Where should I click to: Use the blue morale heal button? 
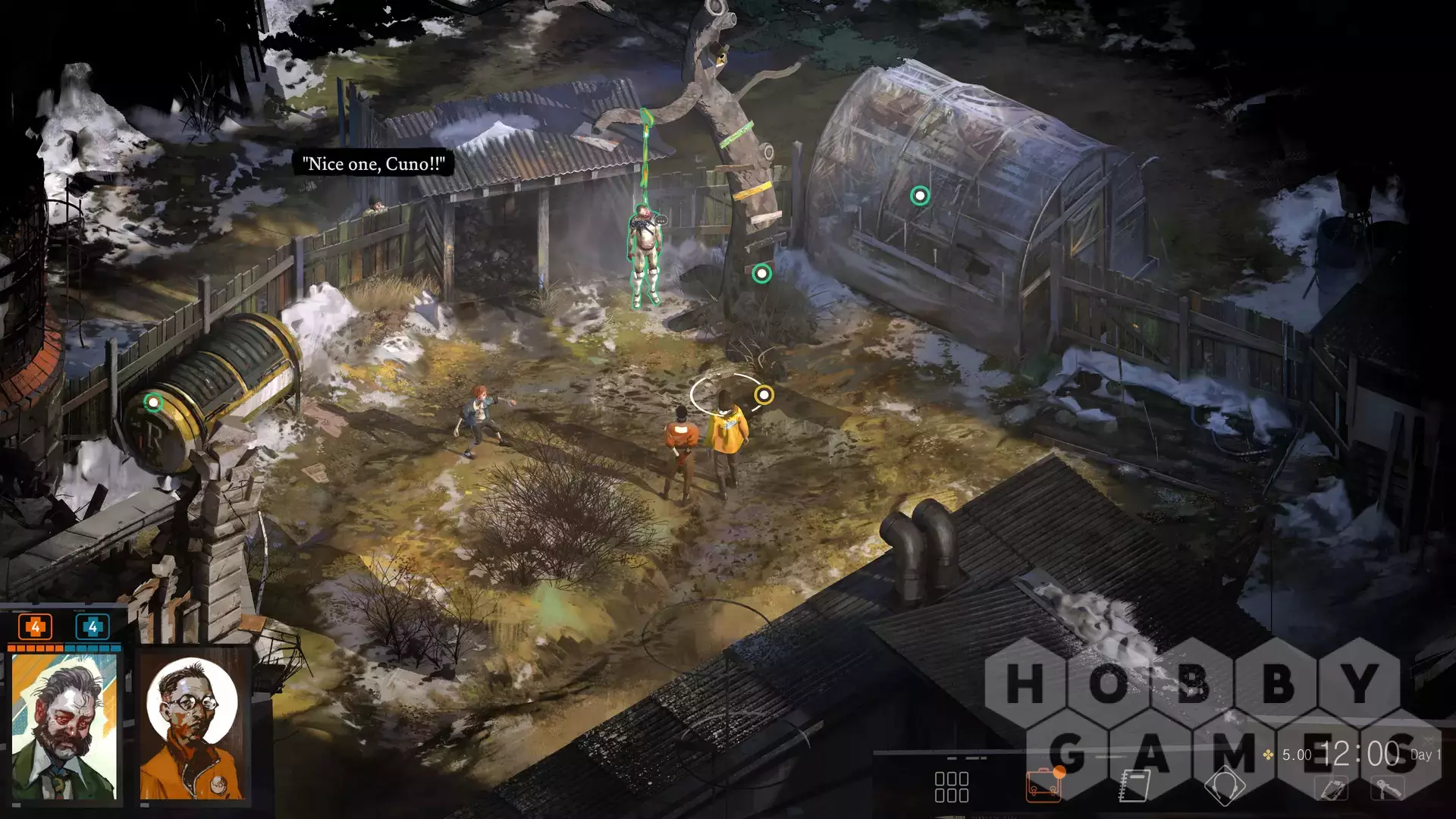coord(93,627)
